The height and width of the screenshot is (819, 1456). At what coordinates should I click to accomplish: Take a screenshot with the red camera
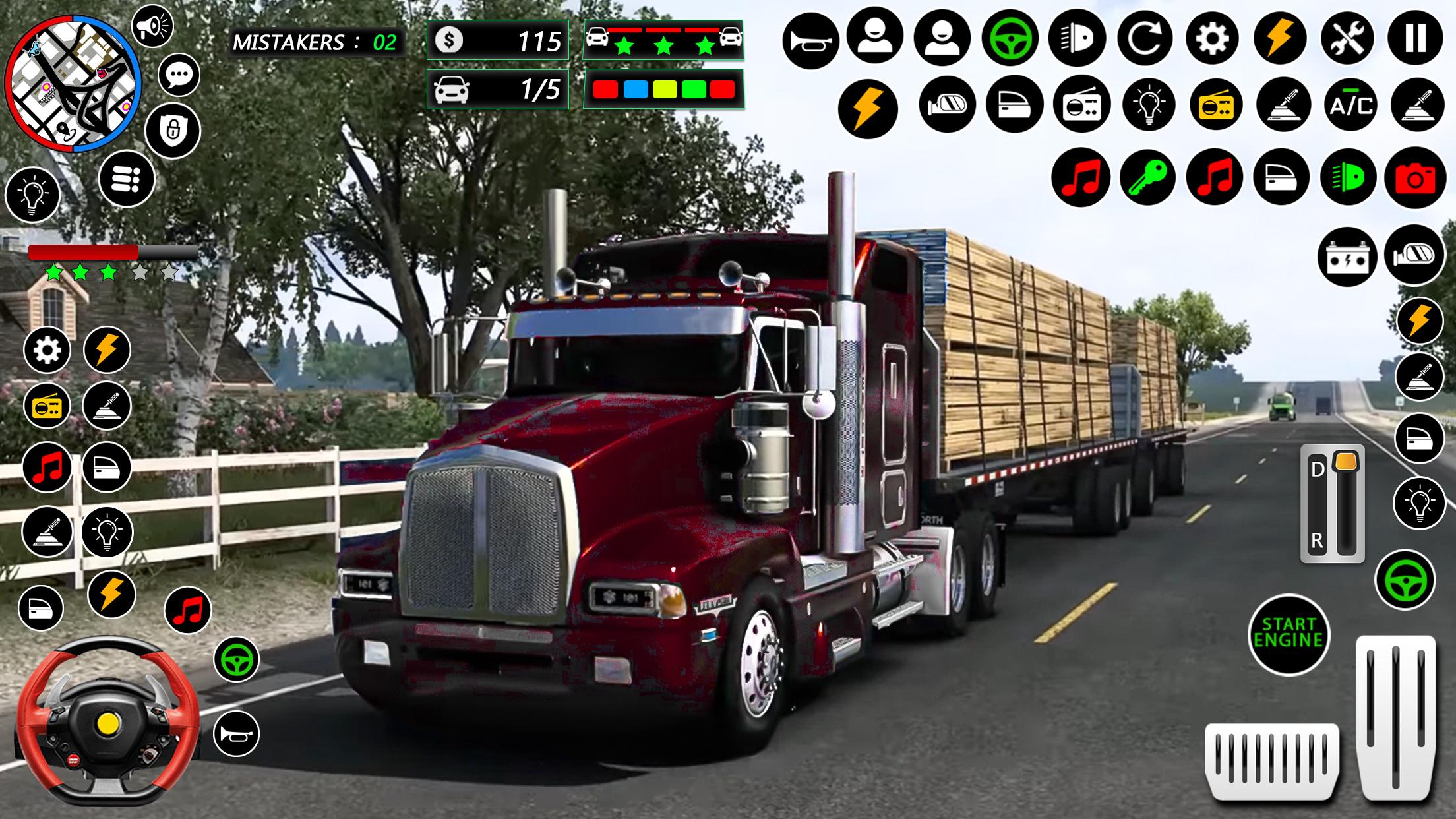pos(1414,178)
